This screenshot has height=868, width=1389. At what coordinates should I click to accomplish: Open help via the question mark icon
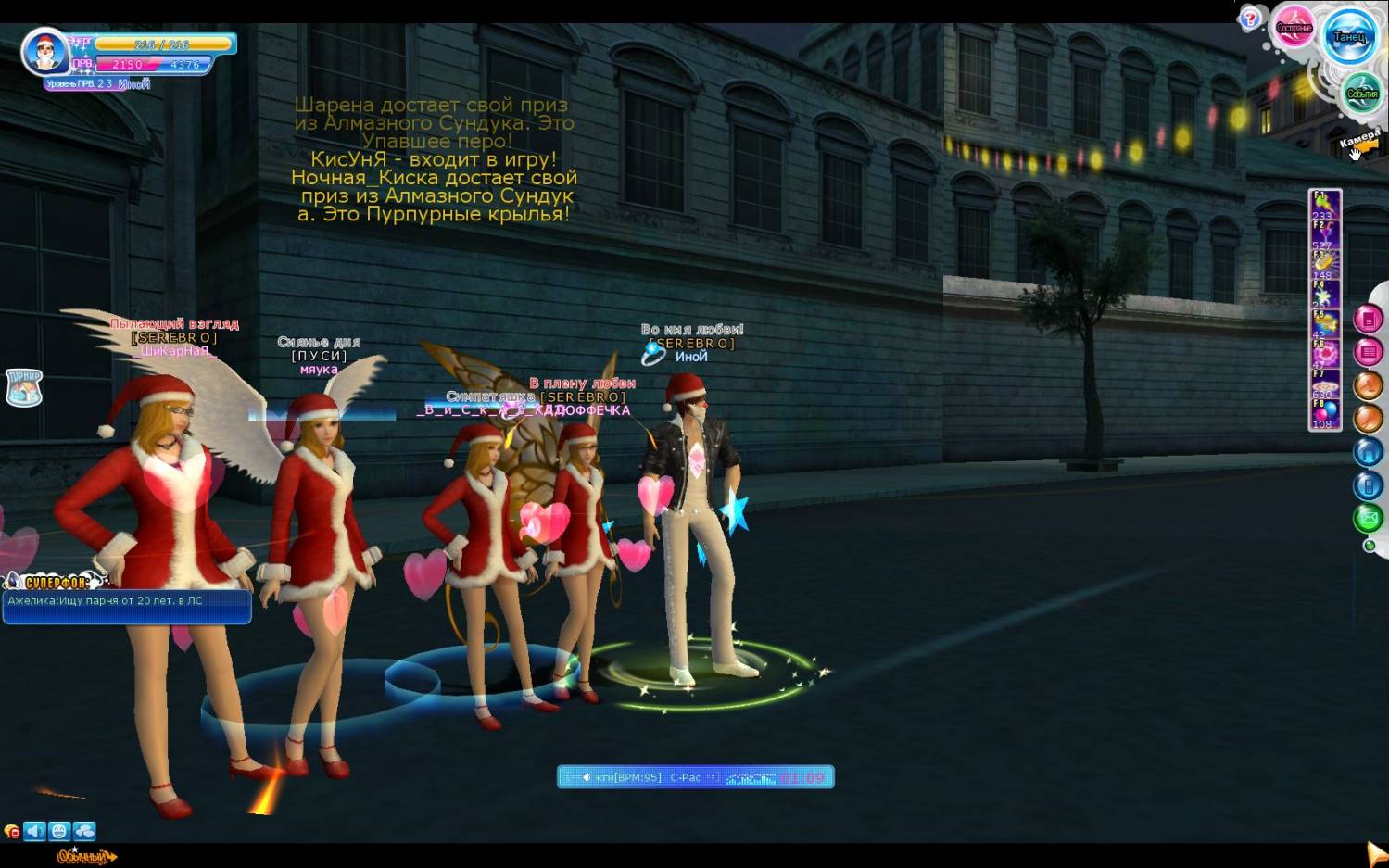point(1250,18)
